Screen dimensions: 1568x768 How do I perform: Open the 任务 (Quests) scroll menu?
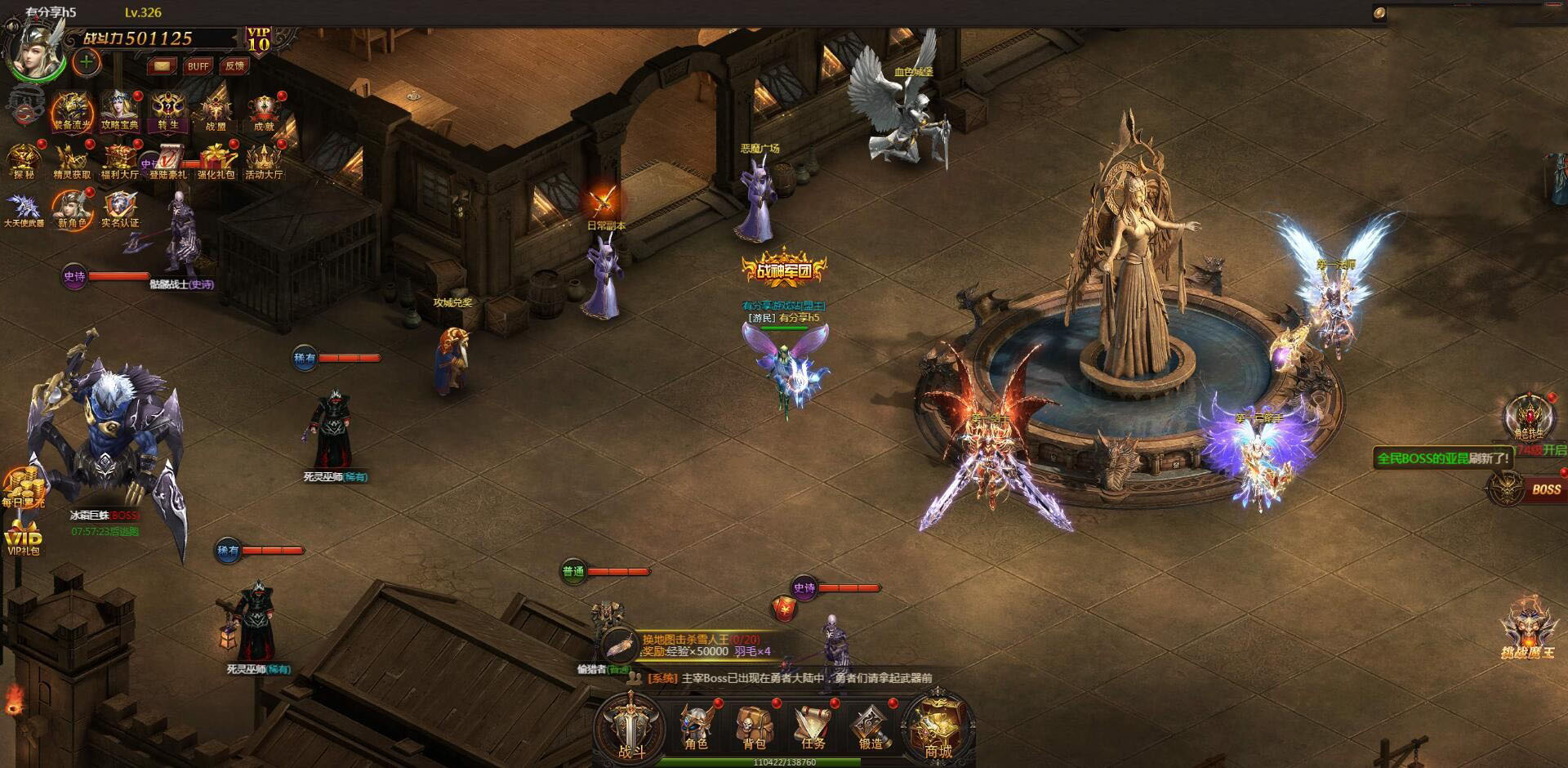(813, 726)
